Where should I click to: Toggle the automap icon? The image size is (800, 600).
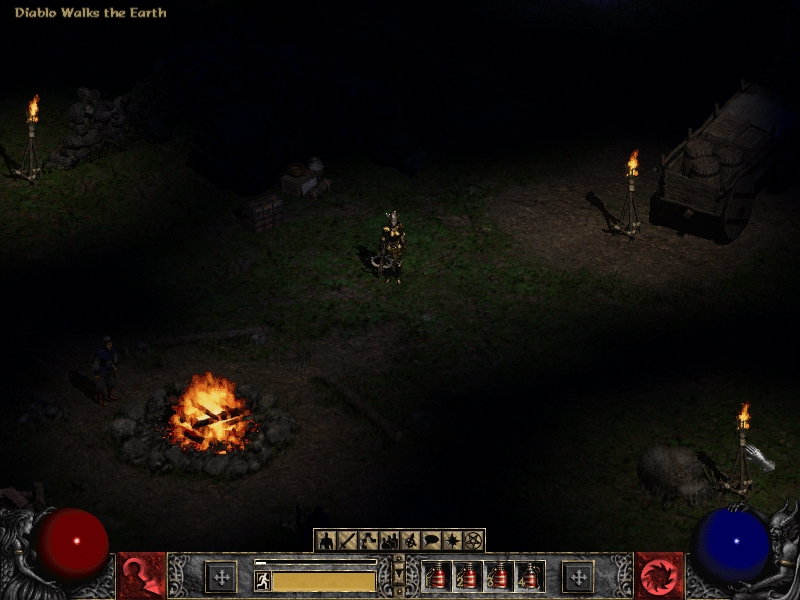click(x=410, y=541)
